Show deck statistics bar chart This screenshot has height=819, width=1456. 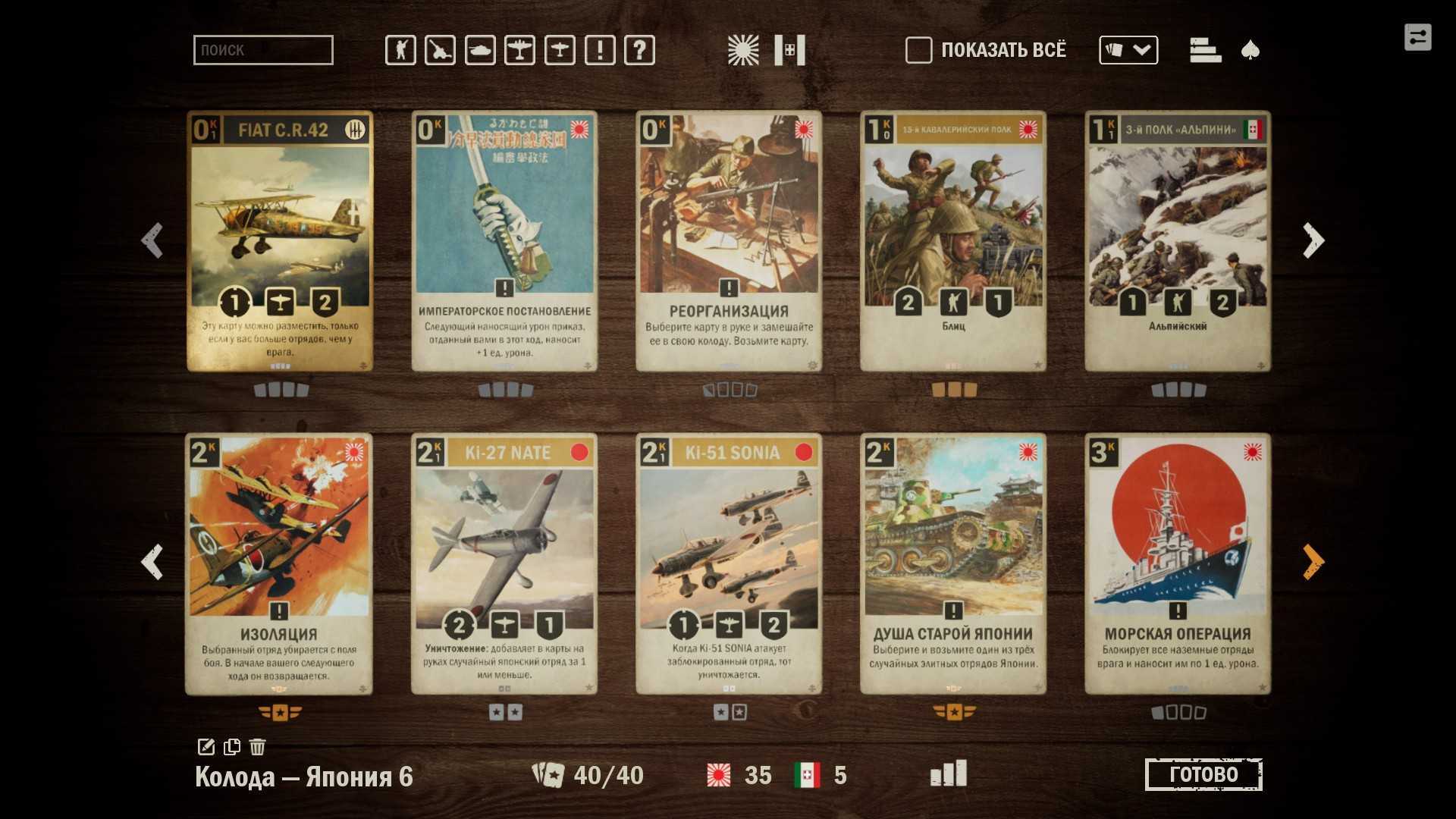pos(949,773)
